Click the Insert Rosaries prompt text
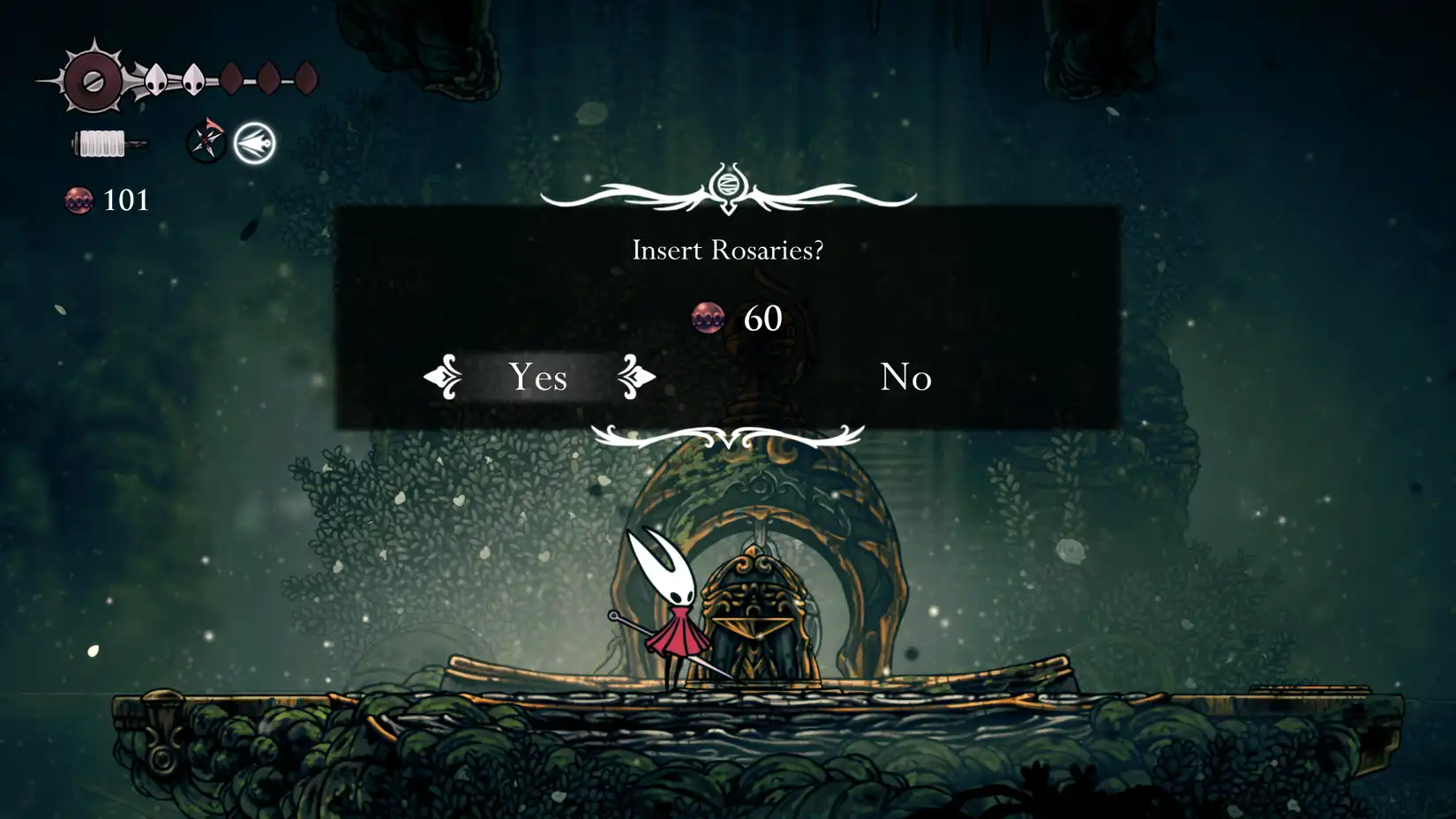Viewport: 1456px width, 819px height. click(728, 251)
